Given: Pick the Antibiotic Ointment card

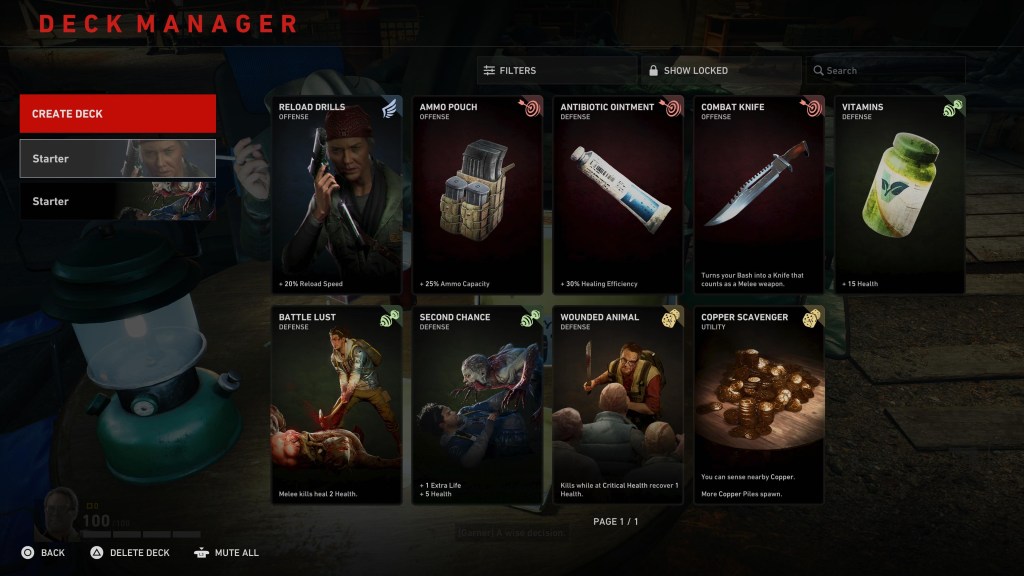Looking at the screenshot, I should point(619,195).
